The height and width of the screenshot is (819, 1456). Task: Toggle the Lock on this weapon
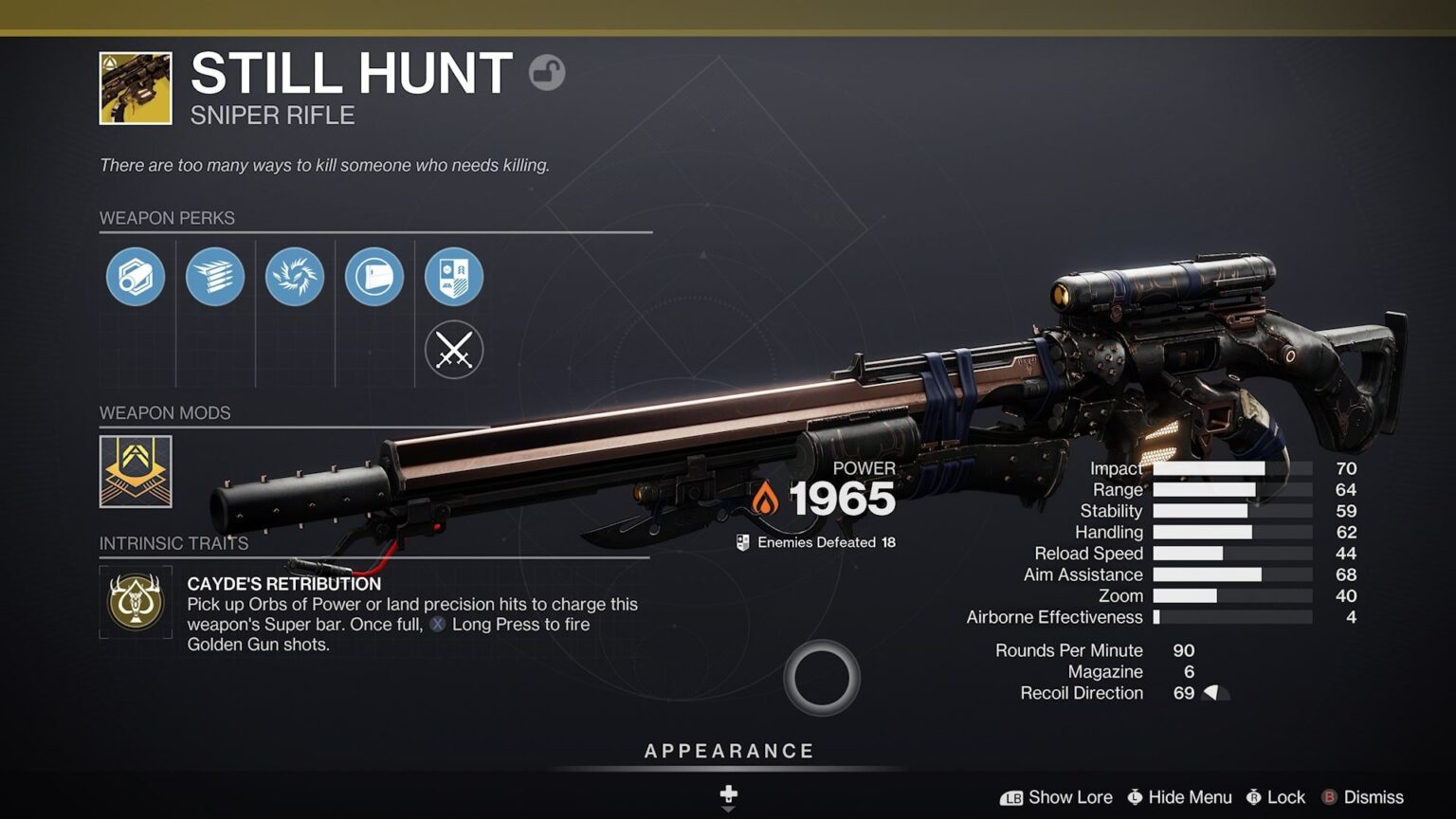point(1277,797)
